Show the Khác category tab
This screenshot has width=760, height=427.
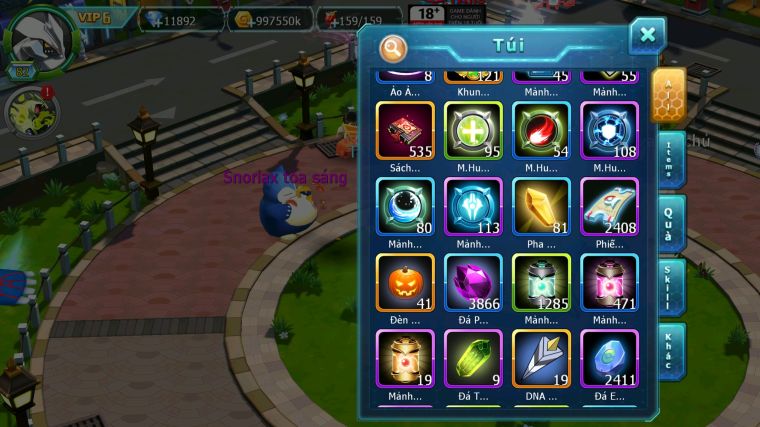(x=671, y=349)
